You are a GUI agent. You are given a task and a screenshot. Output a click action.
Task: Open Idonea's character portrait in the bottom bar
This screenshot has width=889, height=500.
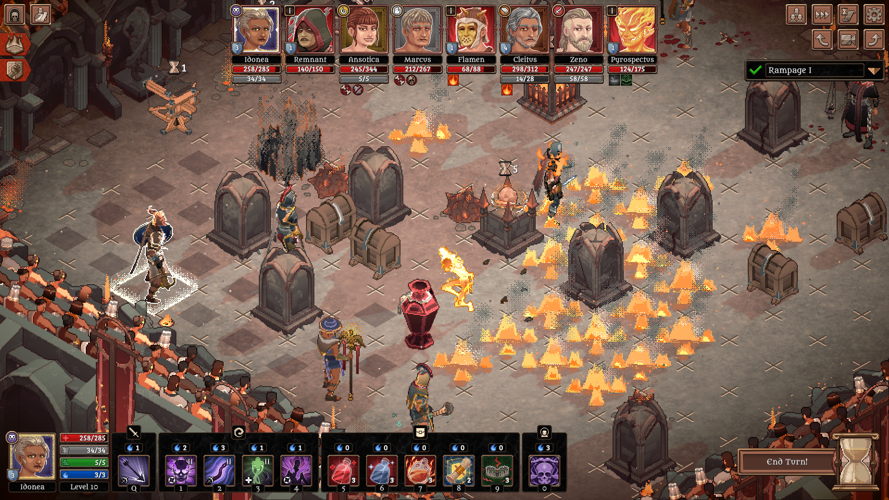tap(32, 456)
